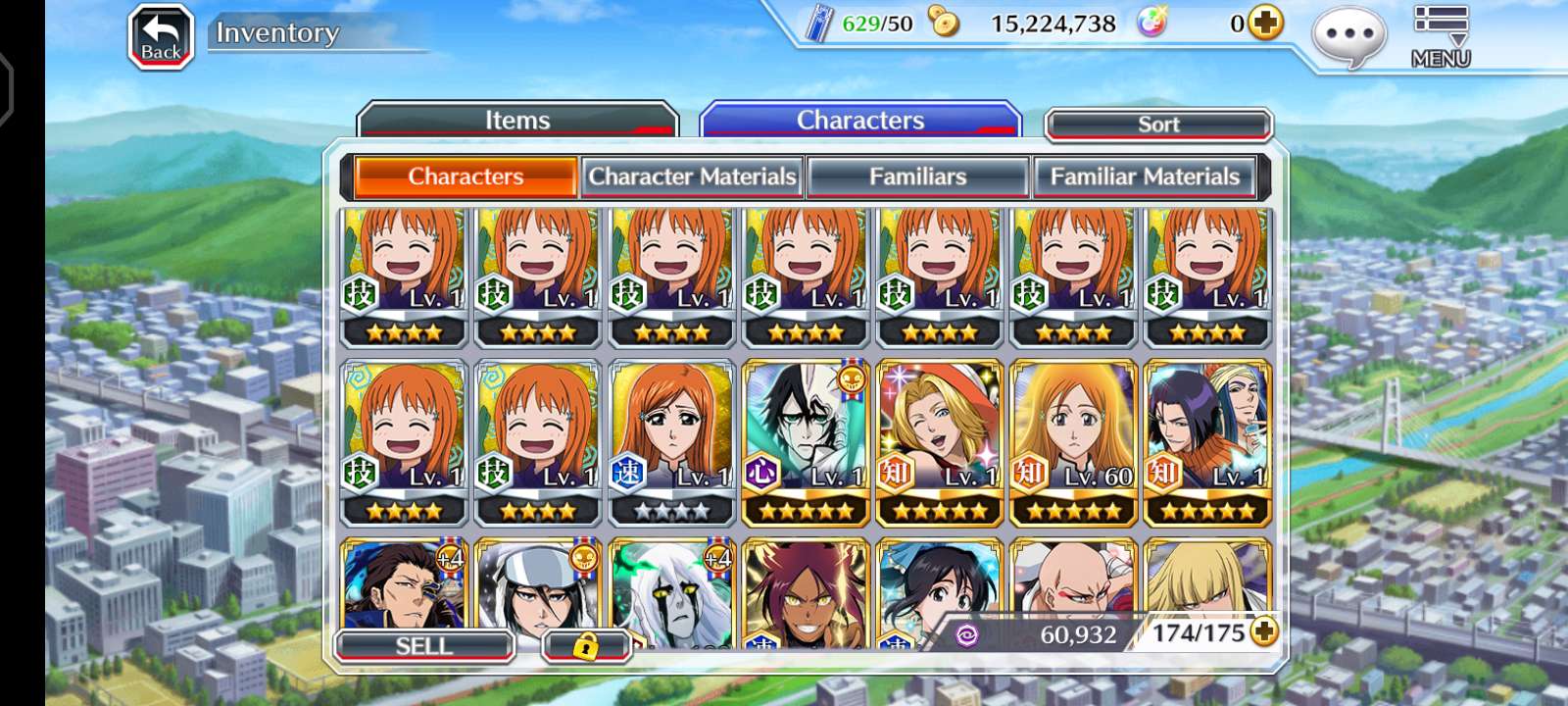Go back using the Back button

click(161, 37)
